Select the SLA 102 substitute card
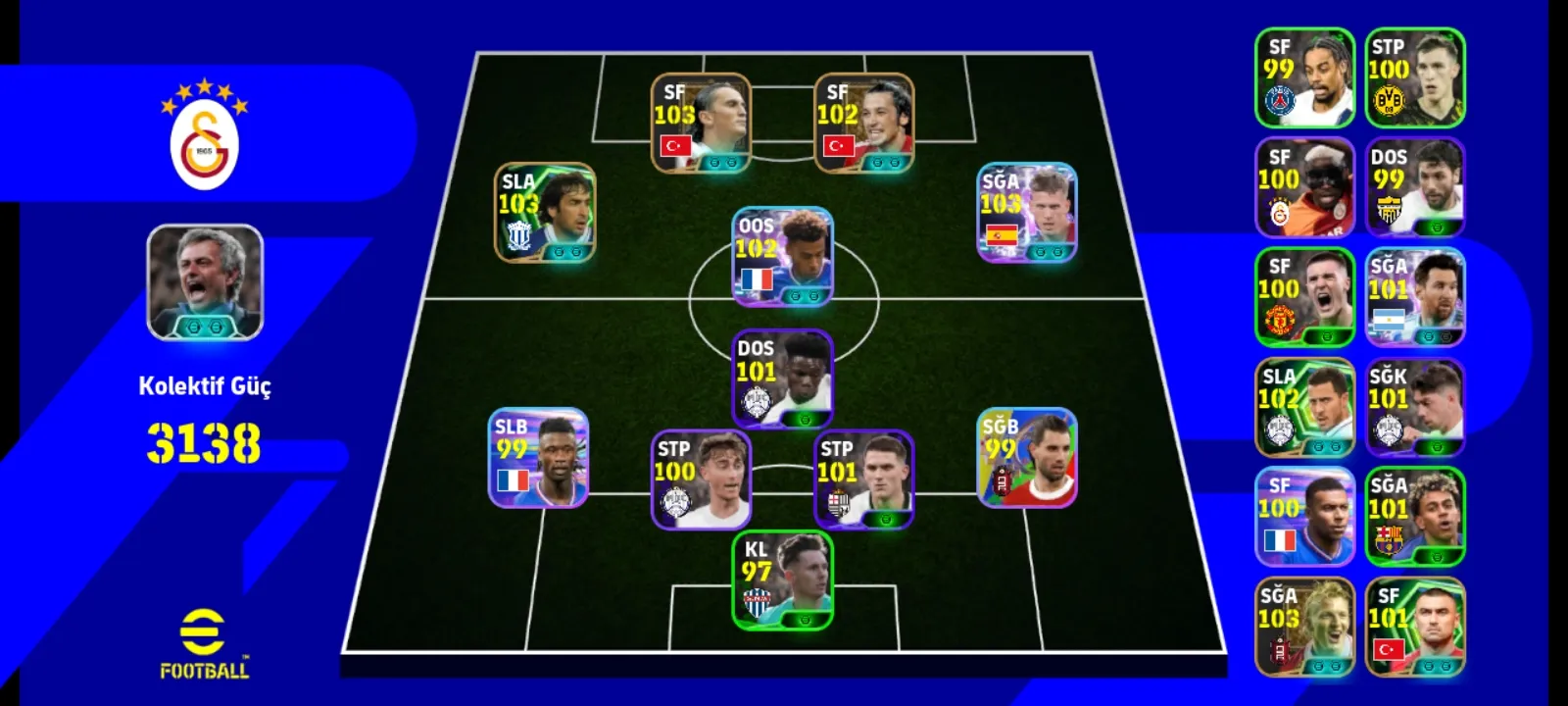 [x=1304, y=407]
